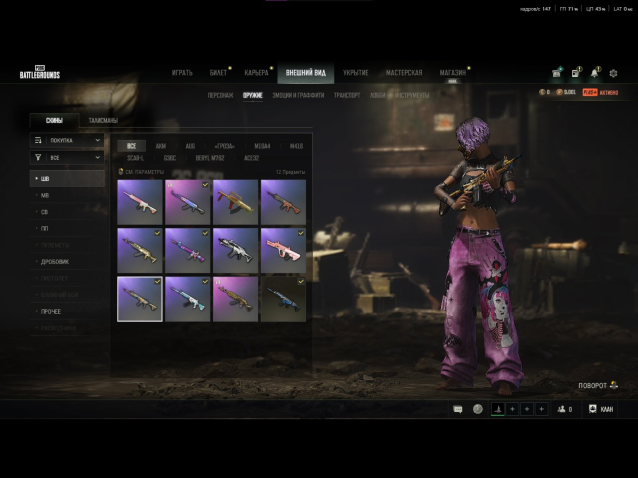Open the settings gear icon
The height and width of the screenshot is (478, 638).
point(613,73)
